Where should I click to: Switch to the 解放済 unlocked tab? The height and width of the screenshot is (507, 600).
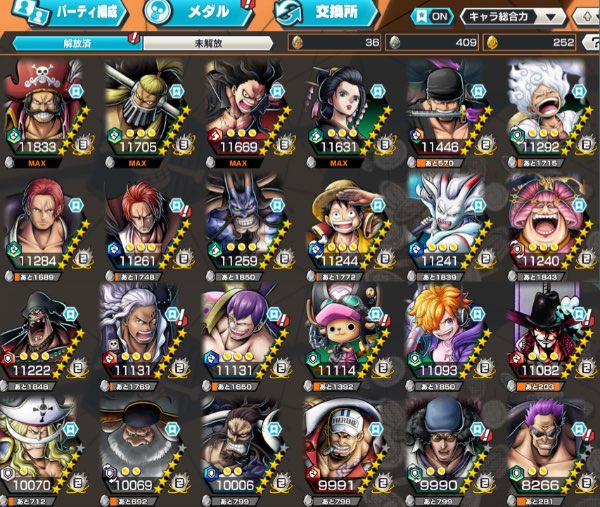77,43
